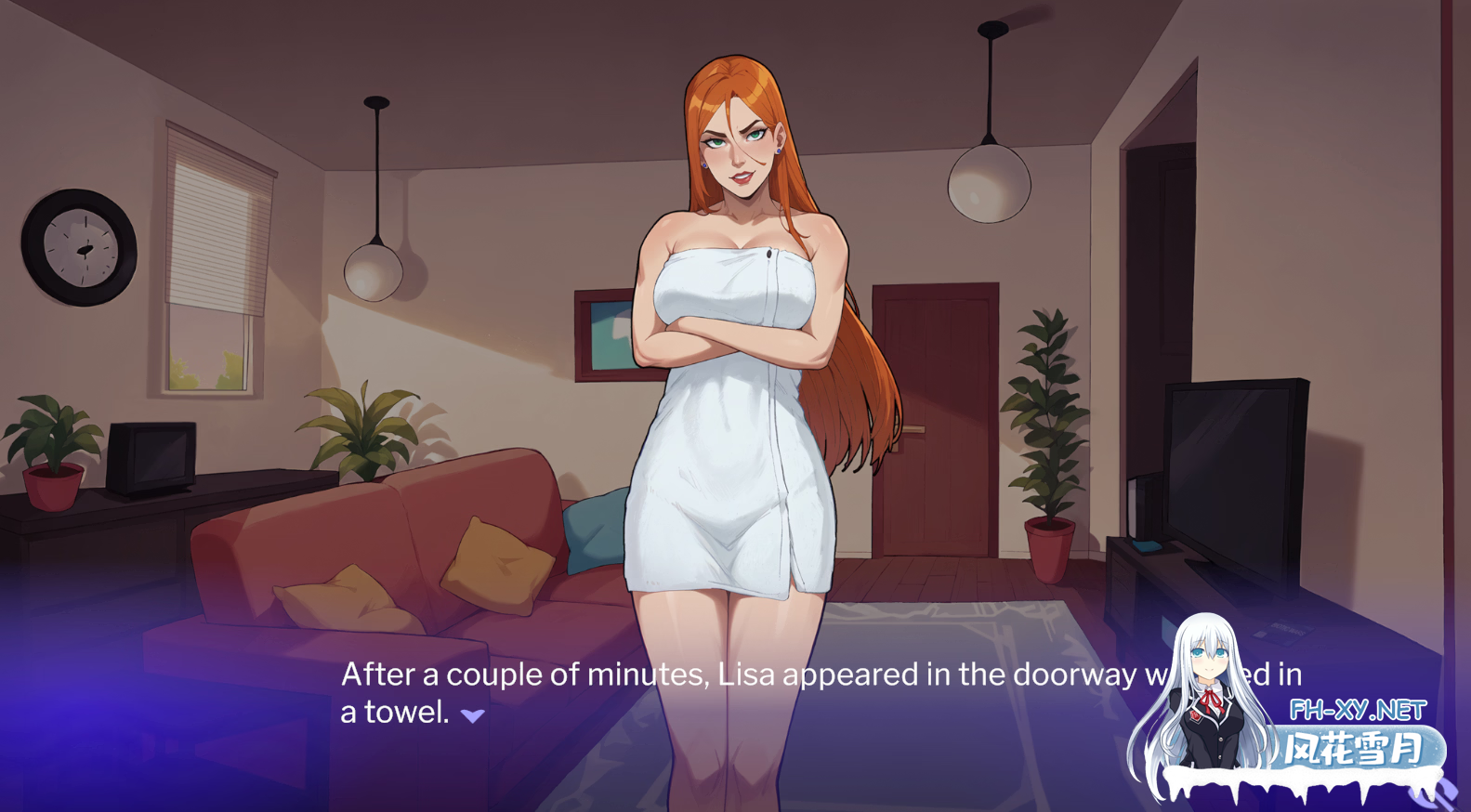The height and width of the screenshot is (812, 1471).
Task: Open the FH-XY.NET watermark link
Action: coord(1359,709)
